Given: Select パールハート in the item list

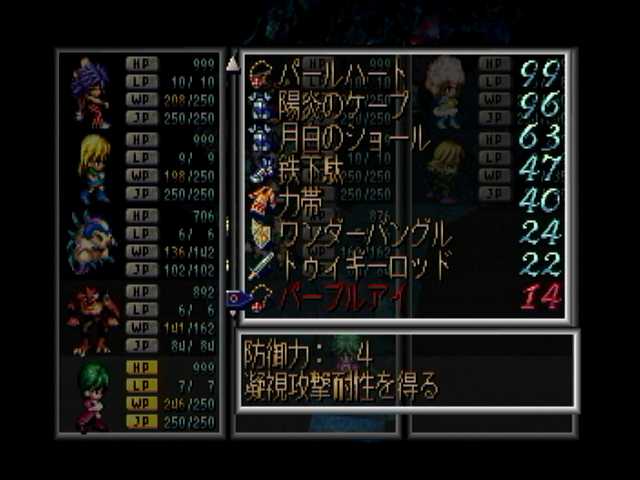Looking at the screenshot, I should (330, 73).
